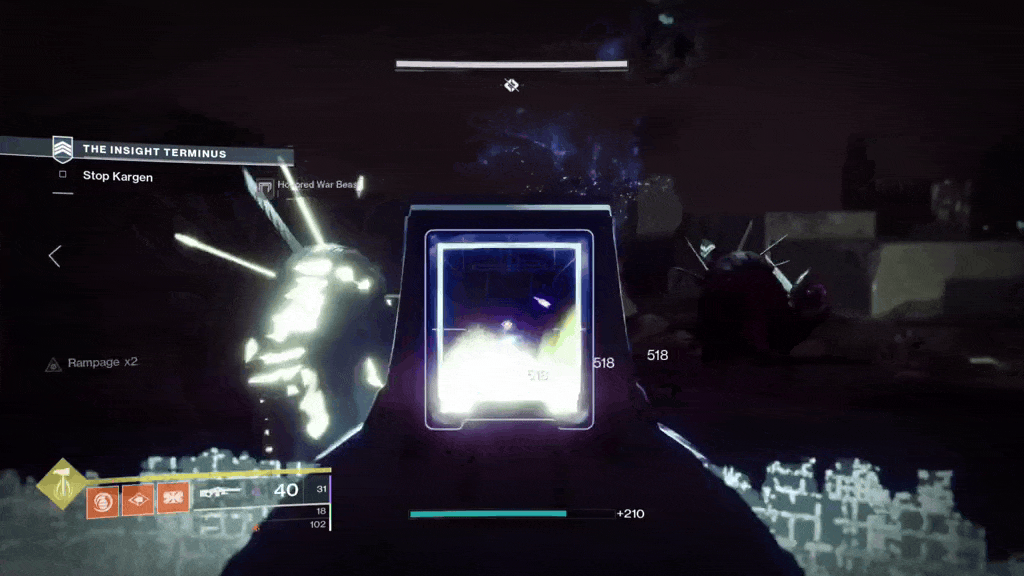Image resolution: width=1024 pixels, height=576 pixels.
Task: Use the grenade ability icon
Action: 102,497
